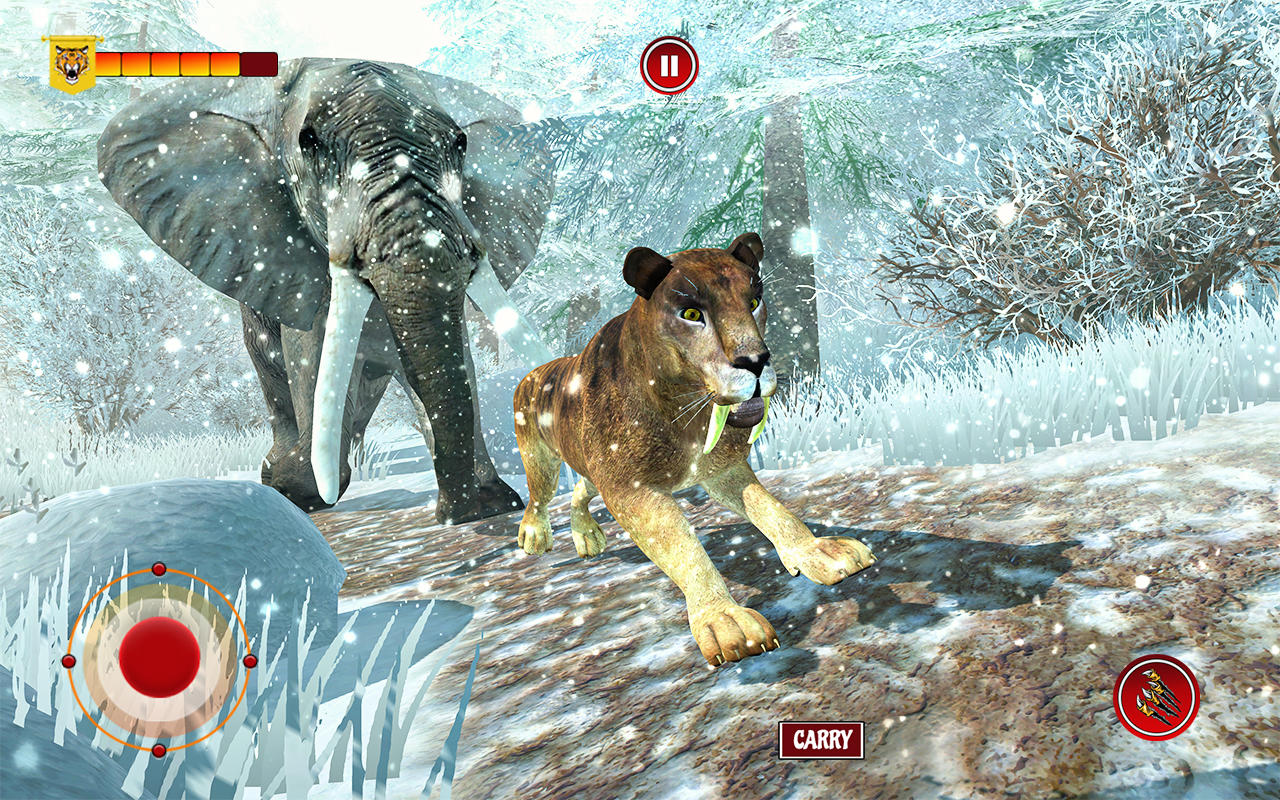The image size is (1280, 800).
Task: Tap CARRY to pick up prey
Action: click(820, 740)
